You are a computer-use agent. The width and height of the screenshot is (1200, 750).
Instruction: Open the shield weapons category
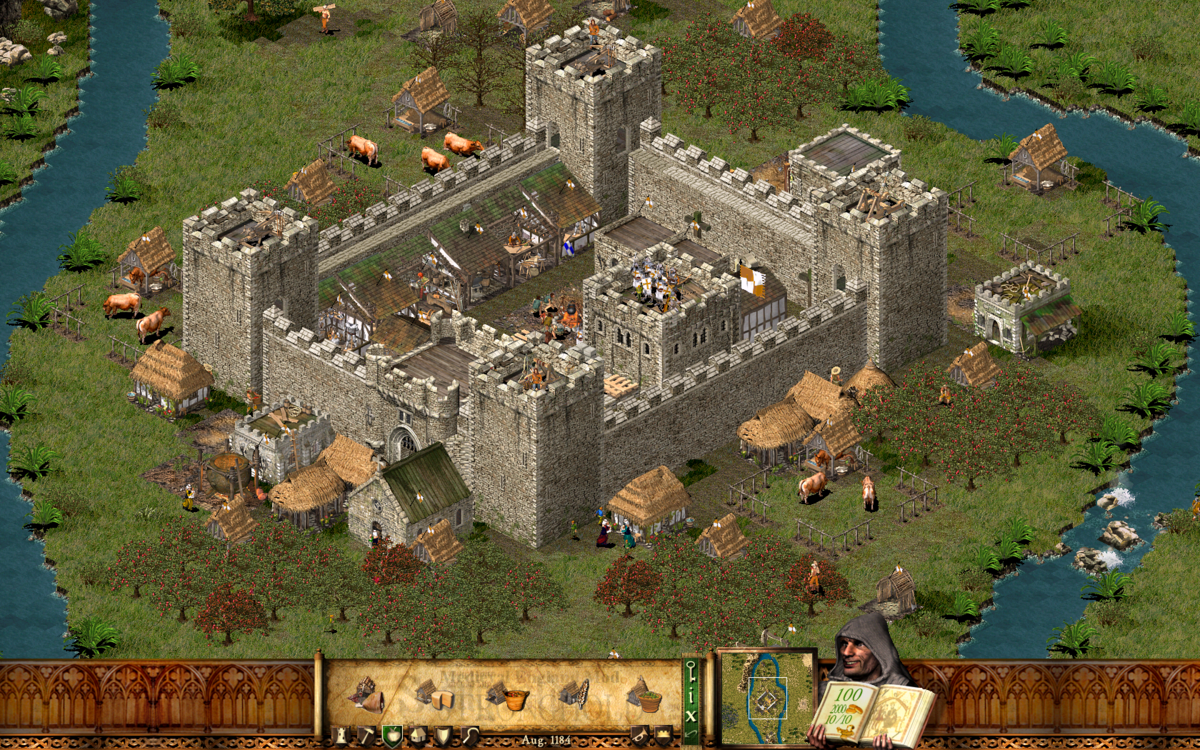(443, 736)
